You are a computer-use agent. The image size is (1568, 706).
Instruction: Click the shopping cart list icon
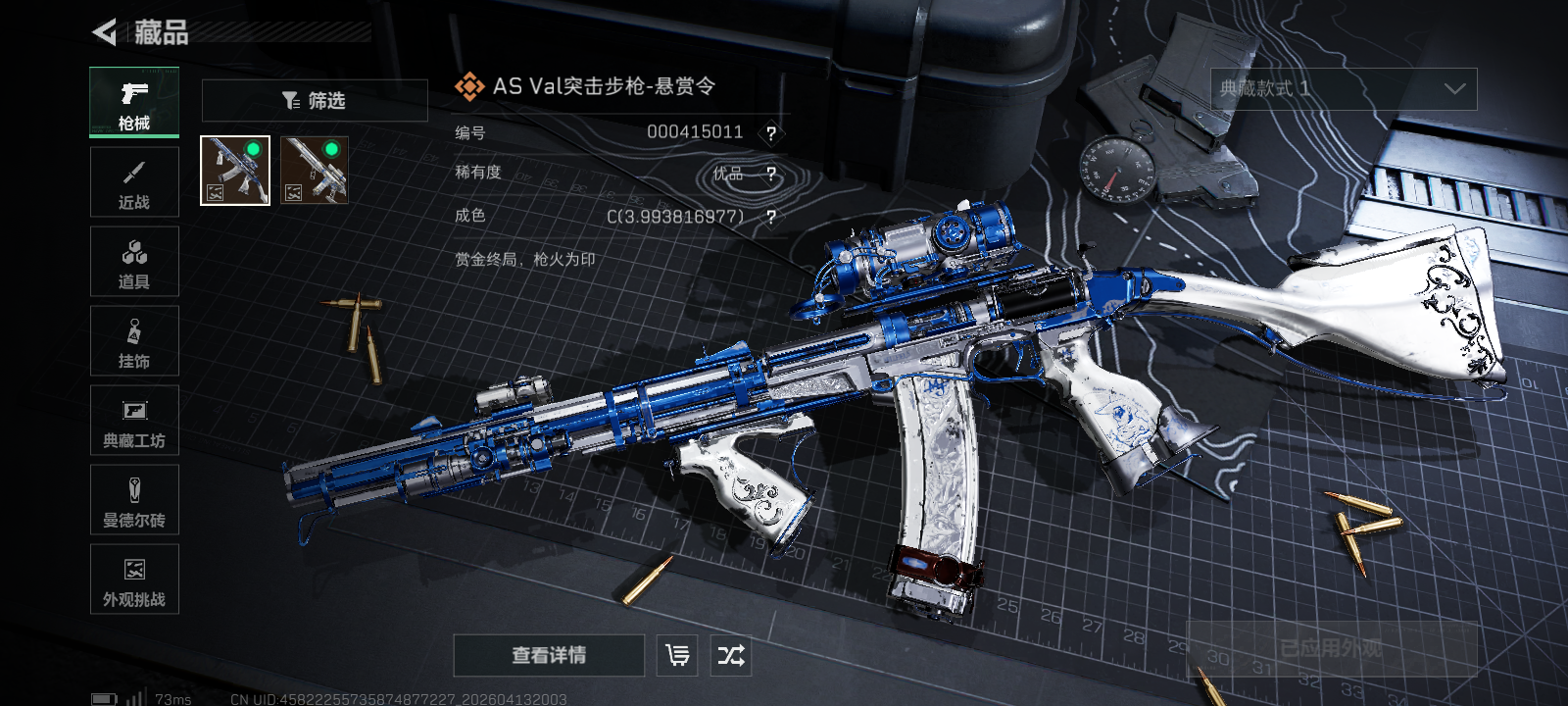tap(678, 655)
